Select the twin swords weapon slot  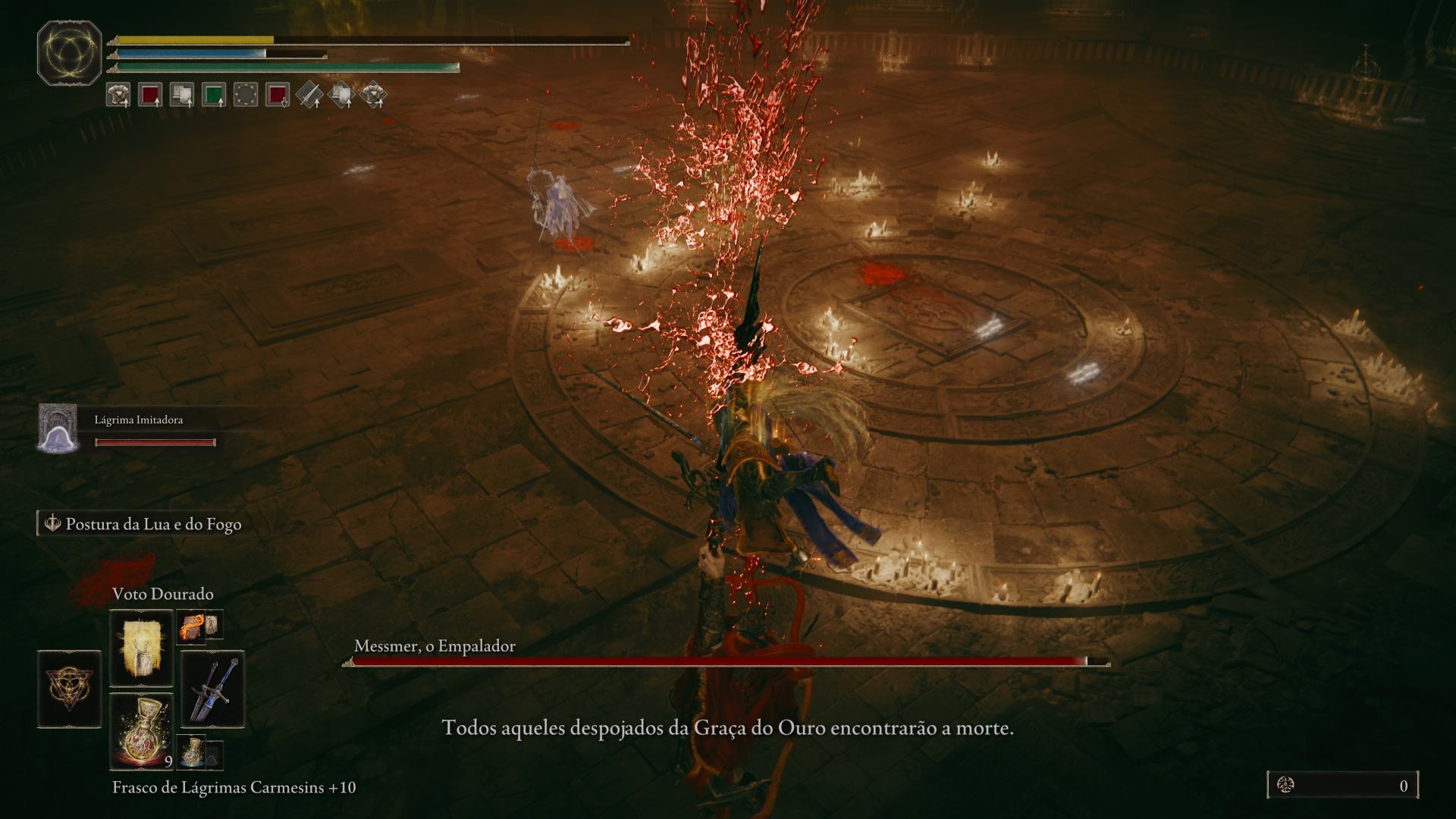point(212,689)
